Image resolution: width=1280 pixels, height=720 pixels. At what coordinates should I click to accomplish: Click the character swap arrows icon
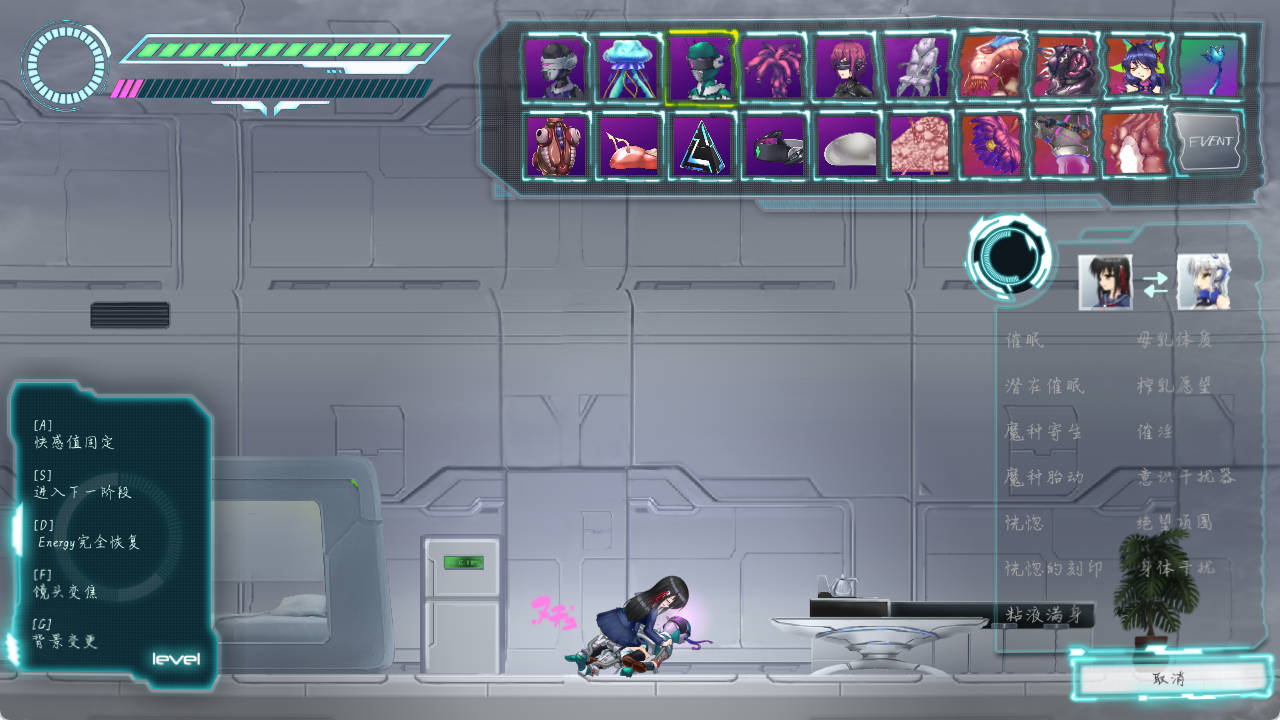[1155, 284]
